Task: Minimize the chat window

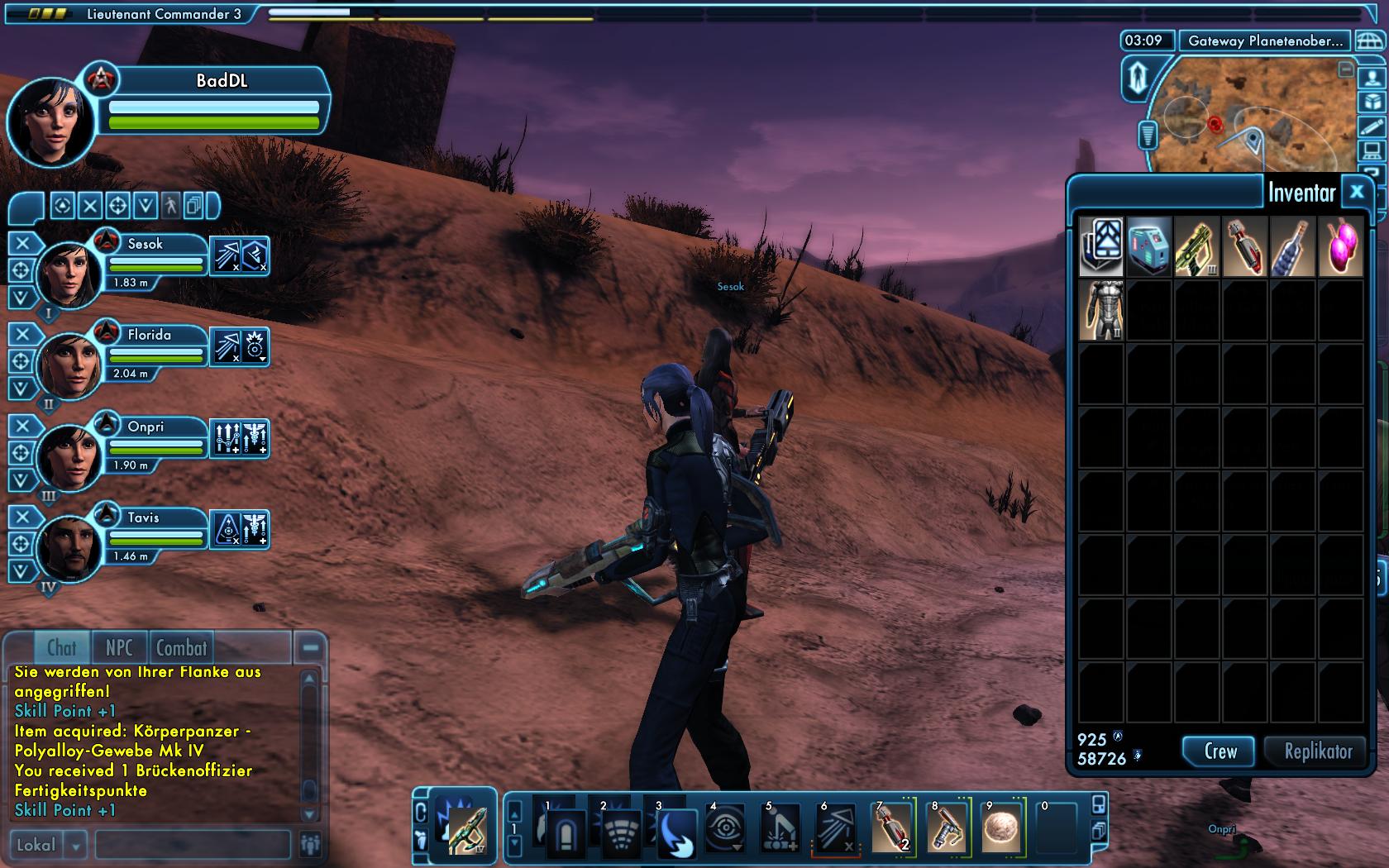Action: coord(310,648)
